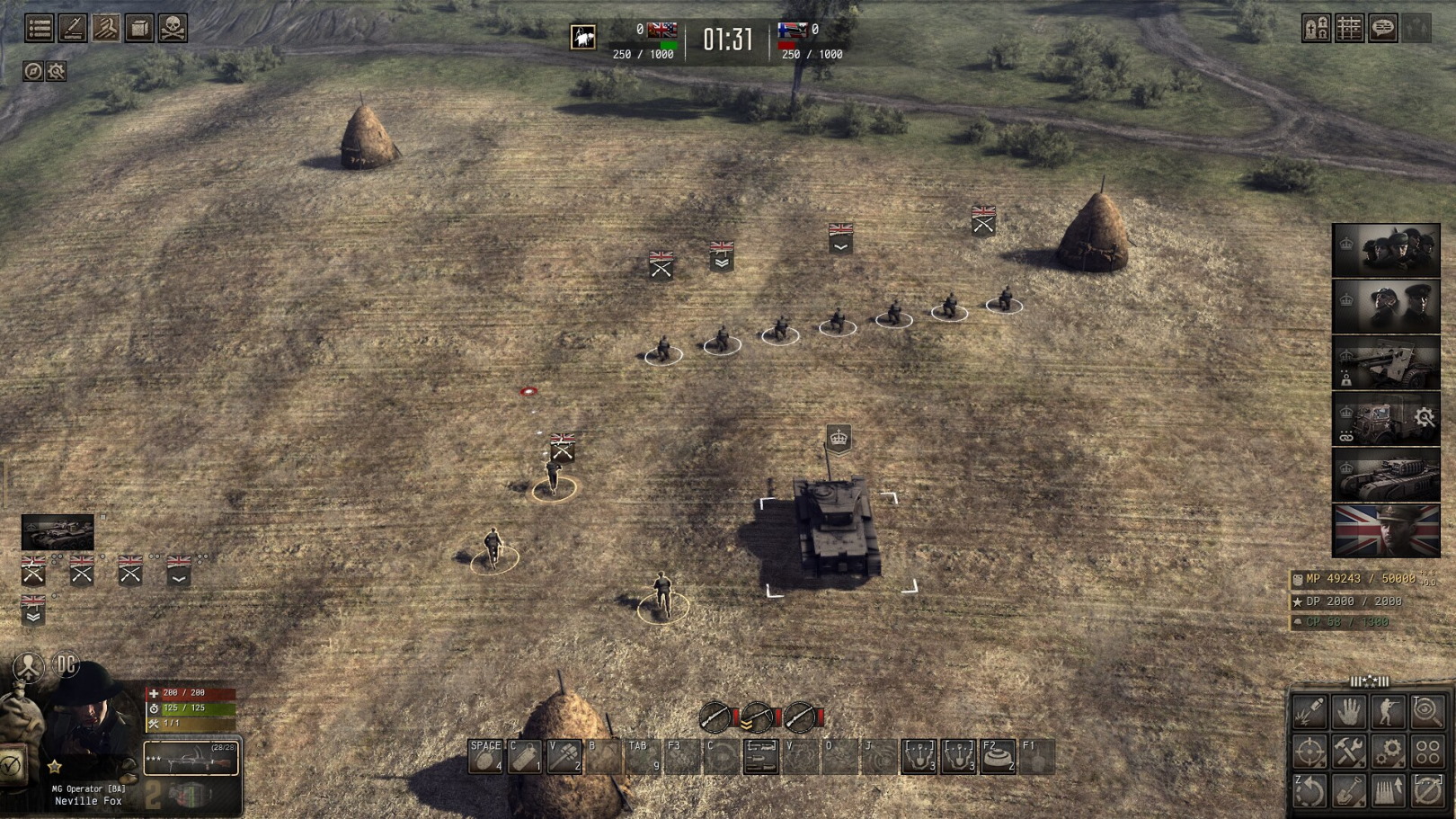1456x819 pixels.
Task: Select the infantry squad portrait
Action: (x=1386, y=250)
